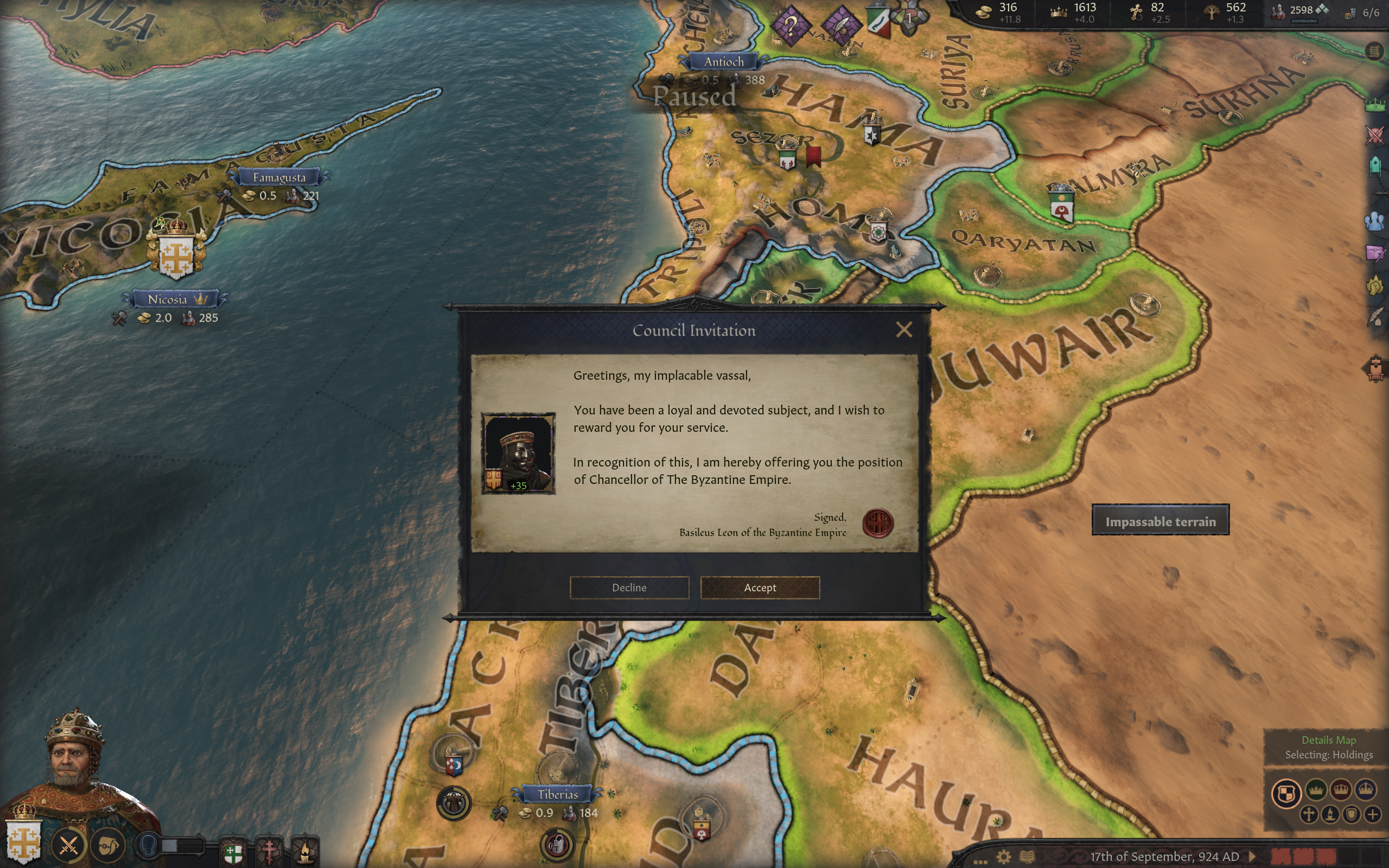Viewport: 1389px width, 868px height.
Task: Open the purple question mark alert
Action: pos(791,25)
